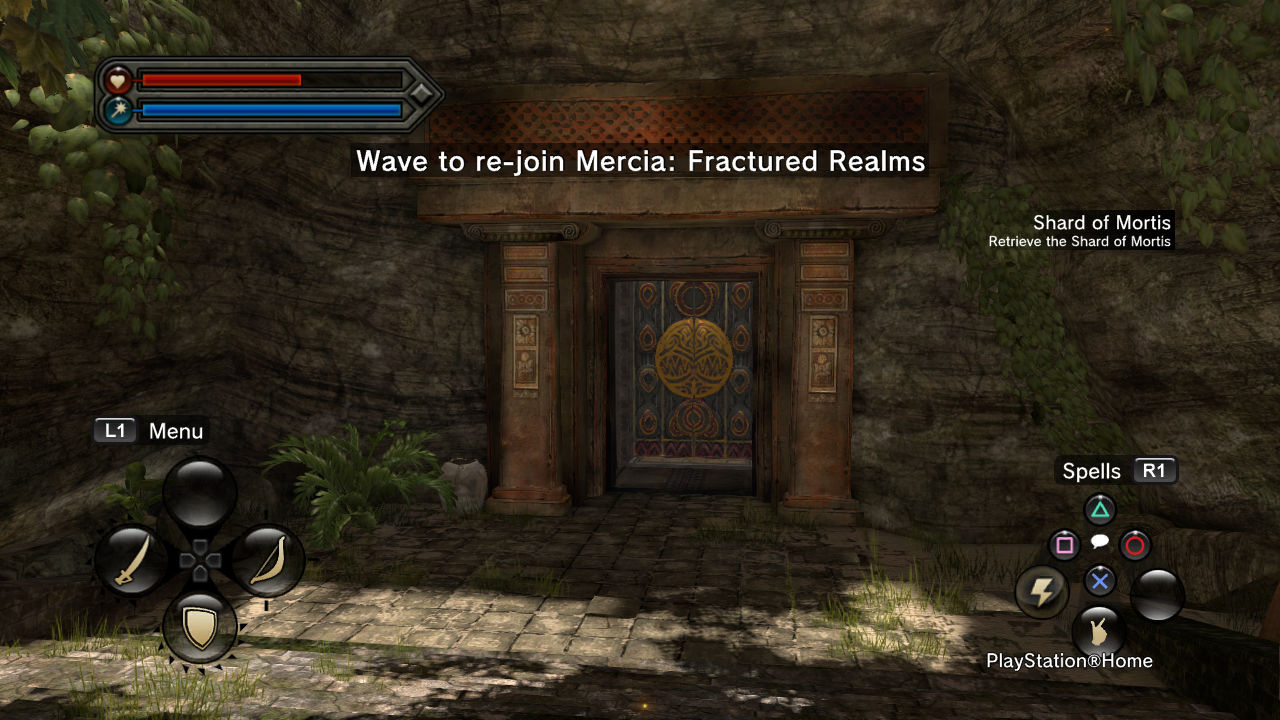Select the curved sword weapon slot
The width and height of the screenshot is (1280, 720).
pyautogui.click(x=132, y=561)
